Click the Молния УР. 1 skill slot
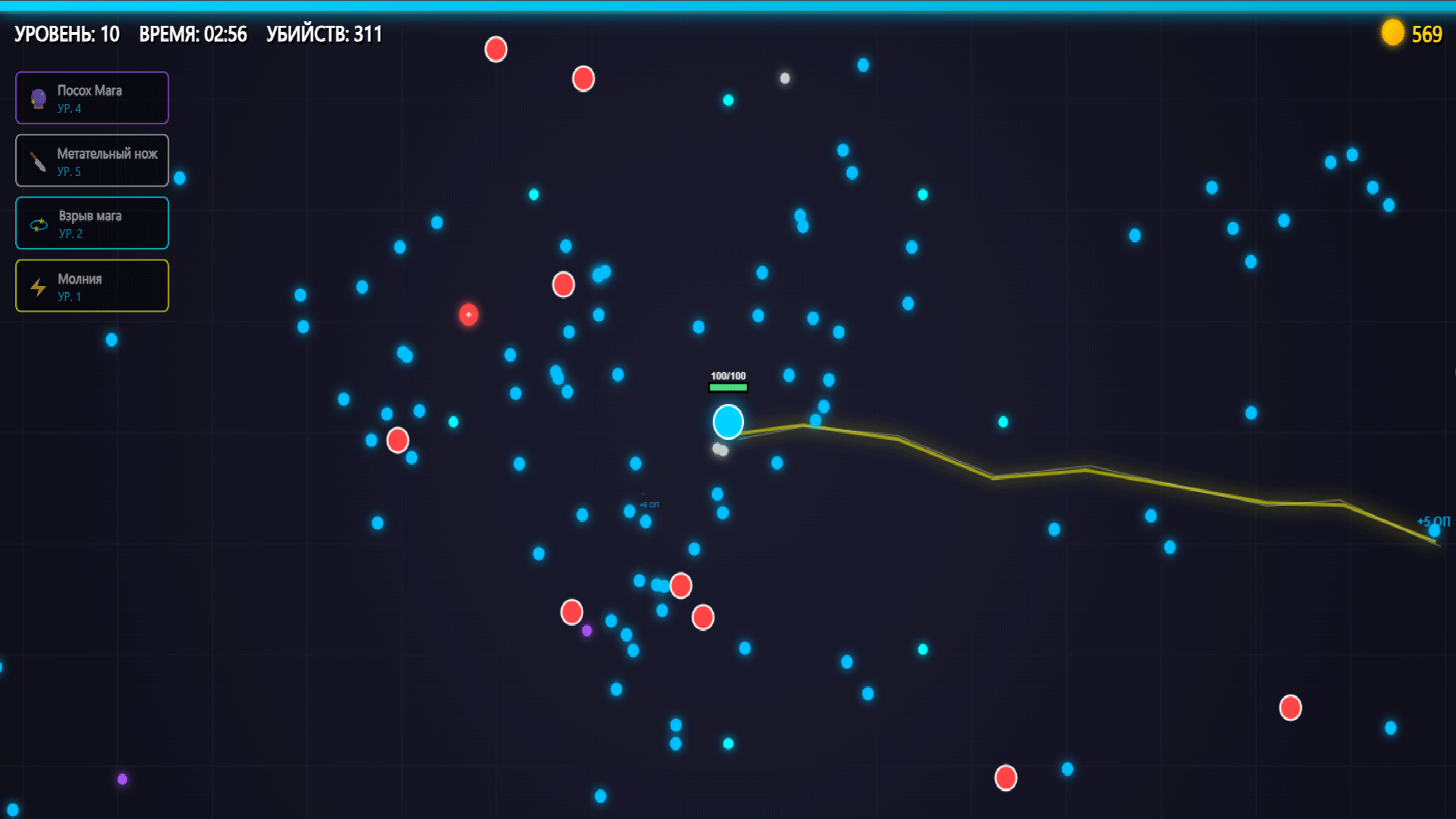Viewport: 1456px width, 819px height. [92, 286]
